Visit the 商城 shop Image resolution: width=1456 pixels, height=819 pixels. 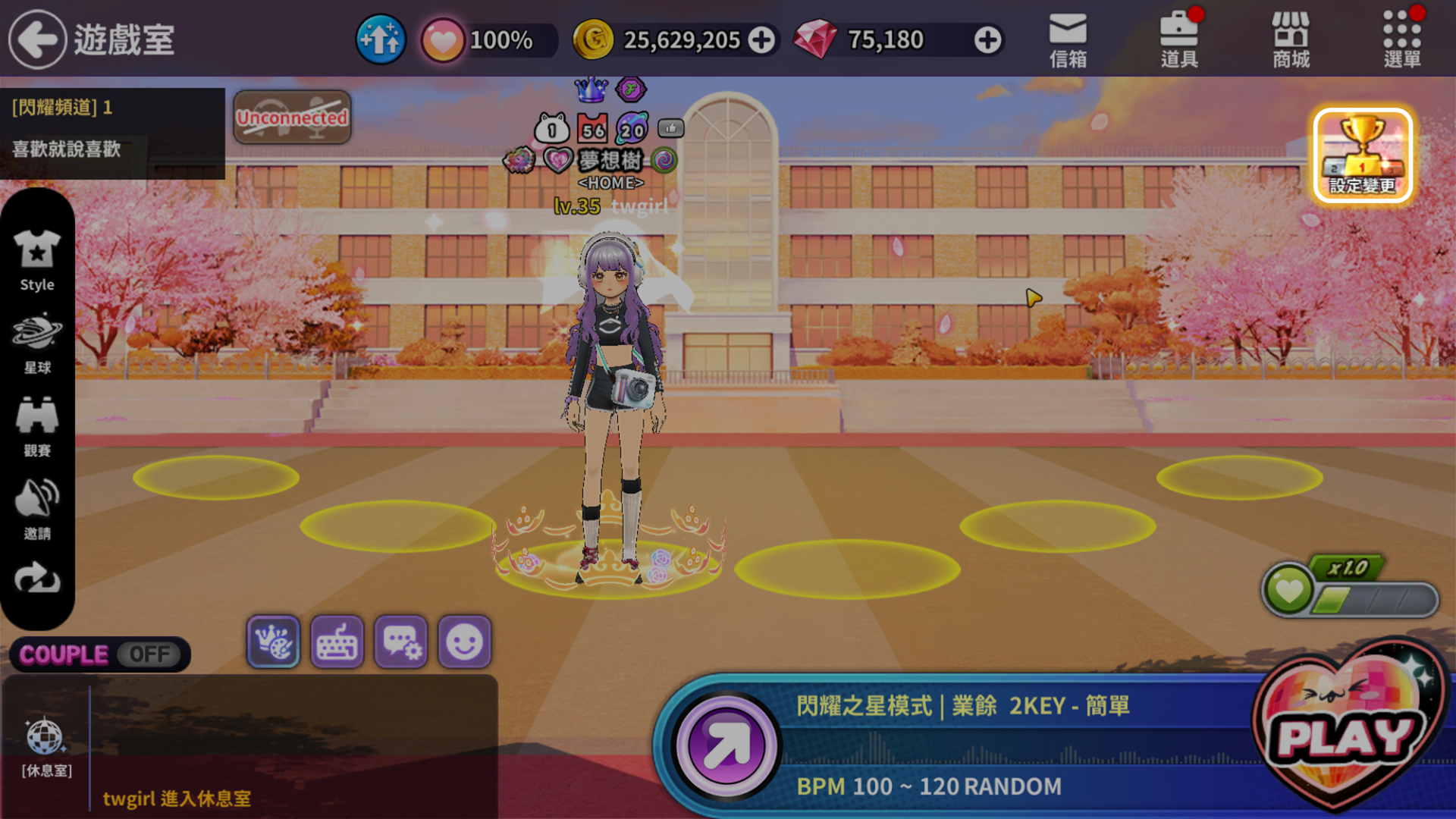(x=1291, y=40)
